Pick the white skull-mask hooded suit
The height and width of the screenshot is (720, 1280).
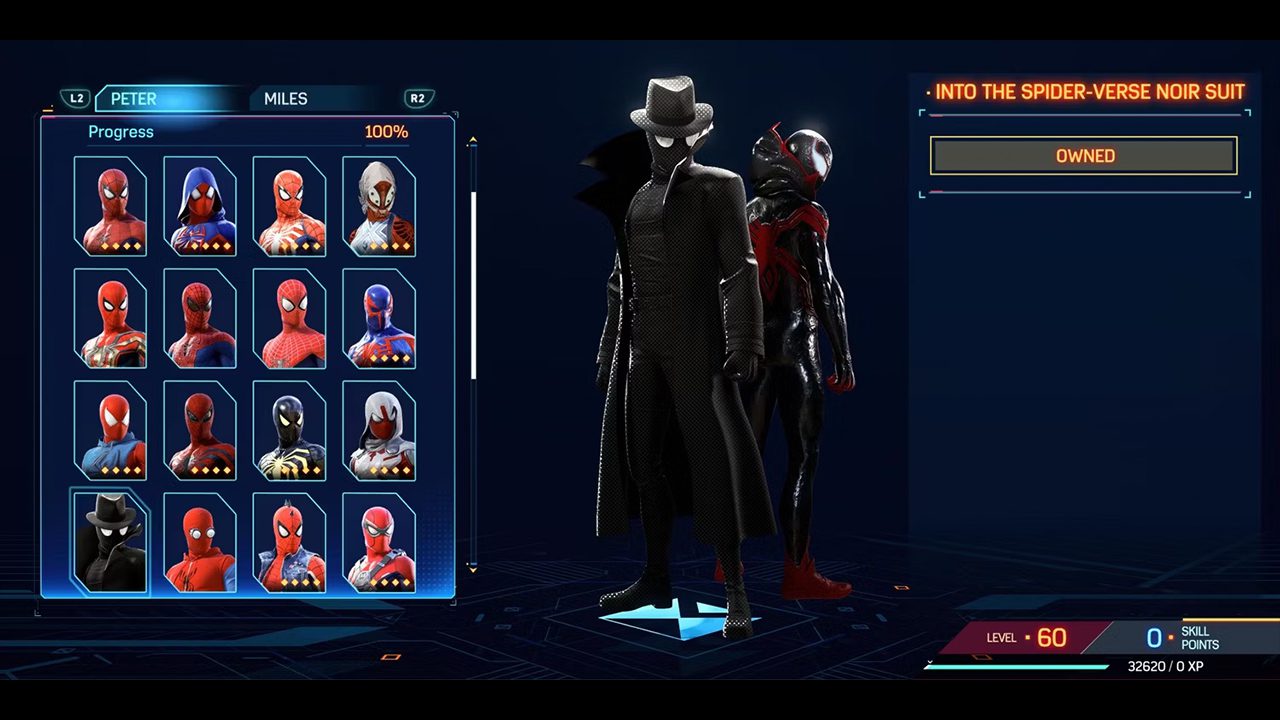(x=379, y=206)
